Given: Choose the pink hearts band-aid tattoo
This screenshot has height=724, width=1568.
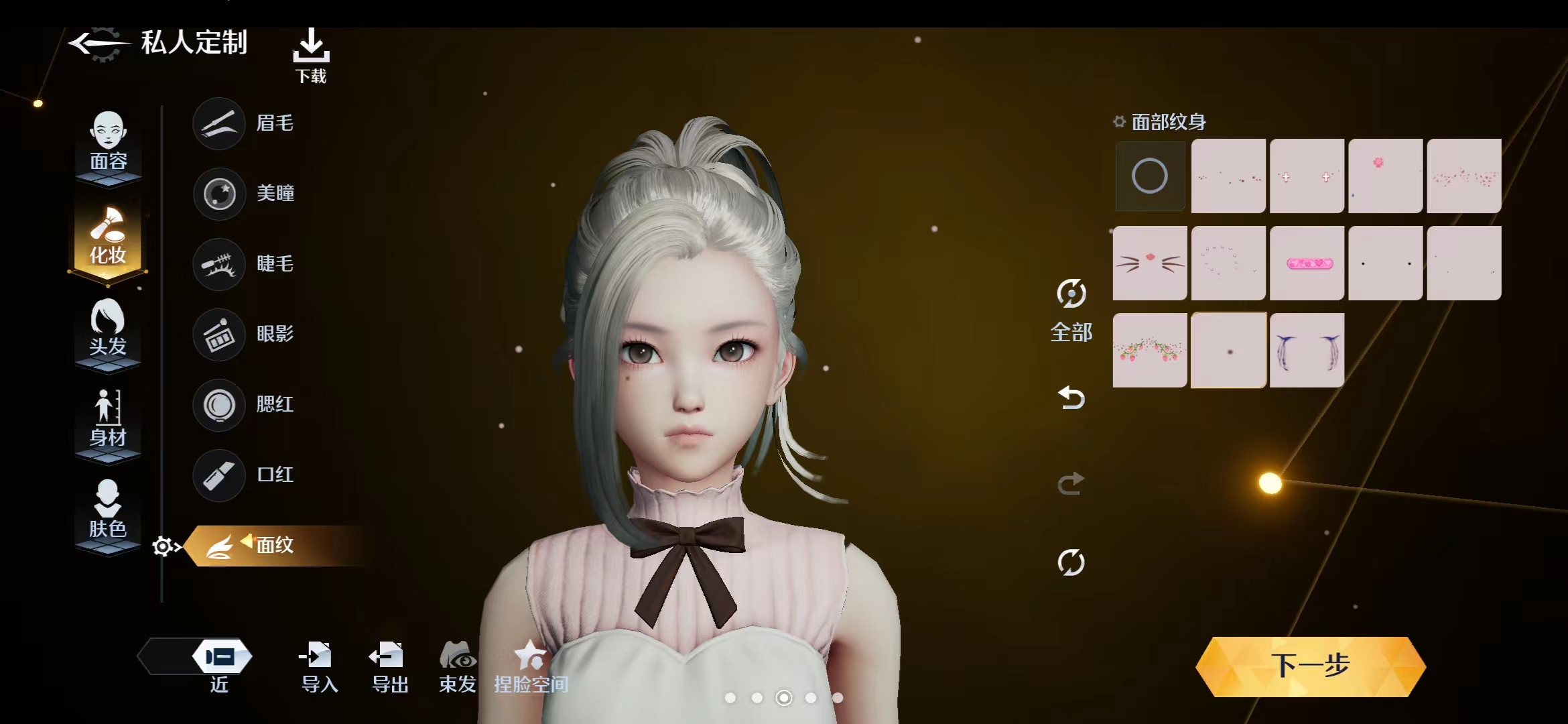Looking at the screenshot, I should point(1307,263).
